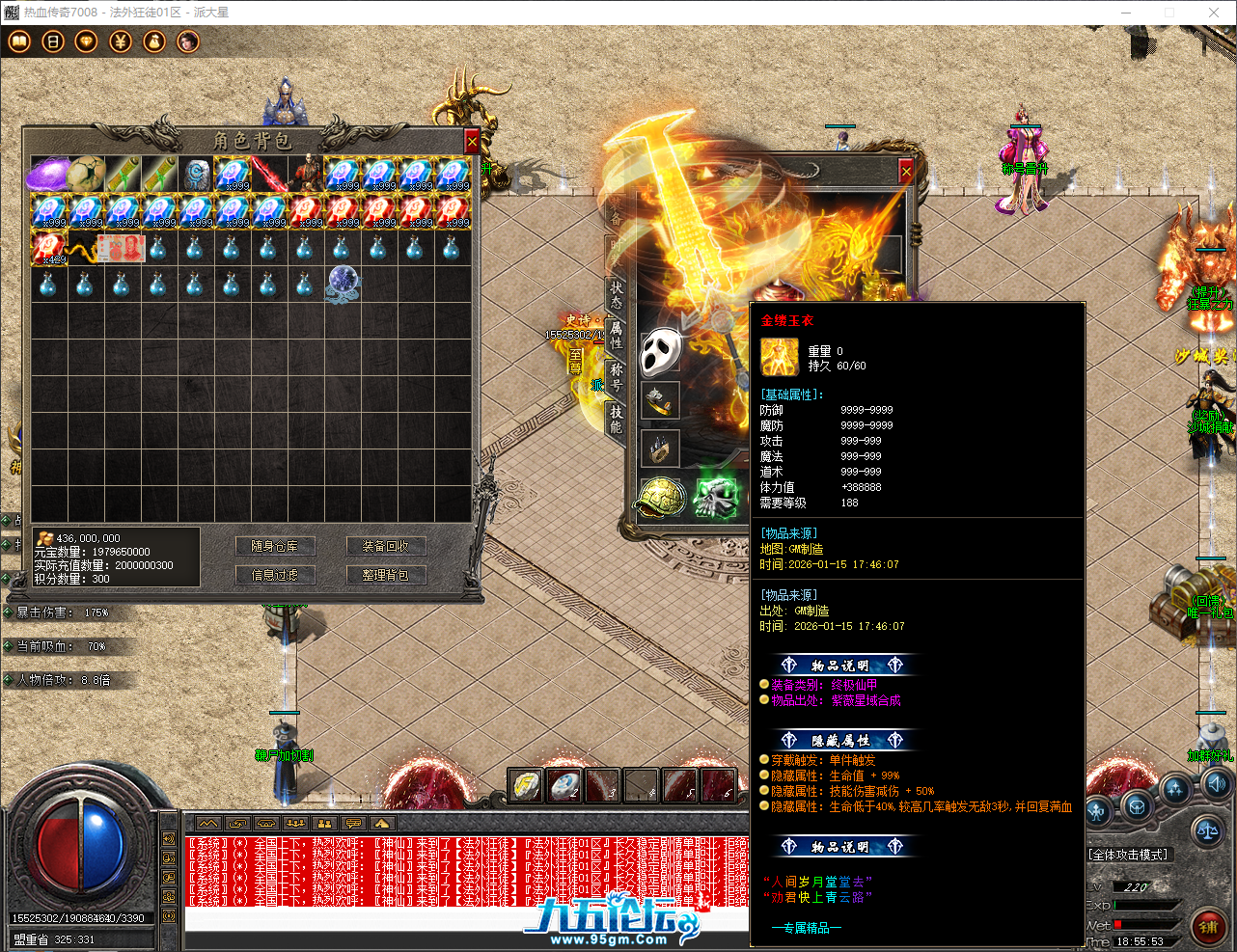This screenshot has width=1237, height=952.
Task: Select the purple glowing orb inventory item
Action: 47,175
